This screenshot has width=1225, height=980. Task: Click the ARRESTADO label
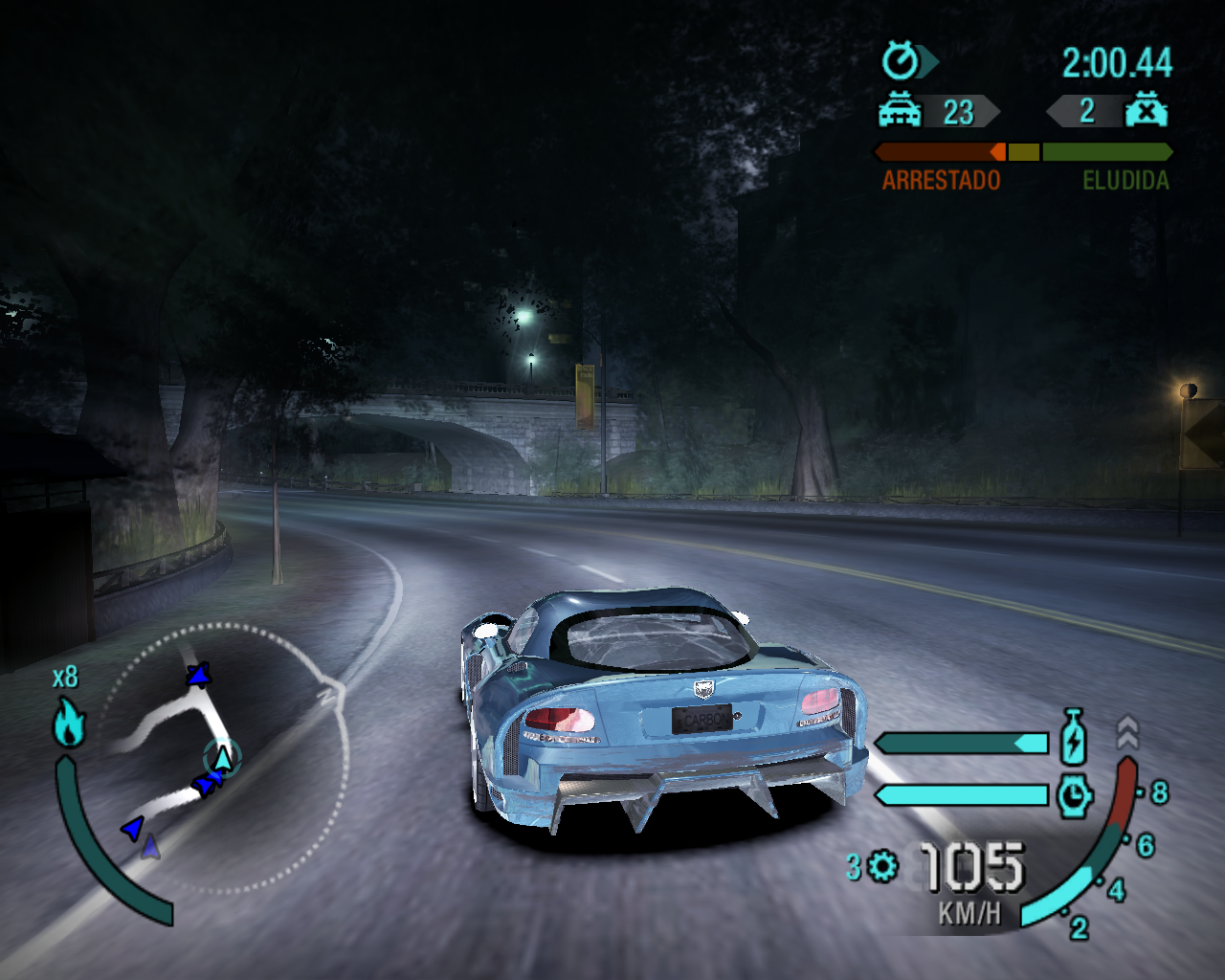click(x=941, y=179)
